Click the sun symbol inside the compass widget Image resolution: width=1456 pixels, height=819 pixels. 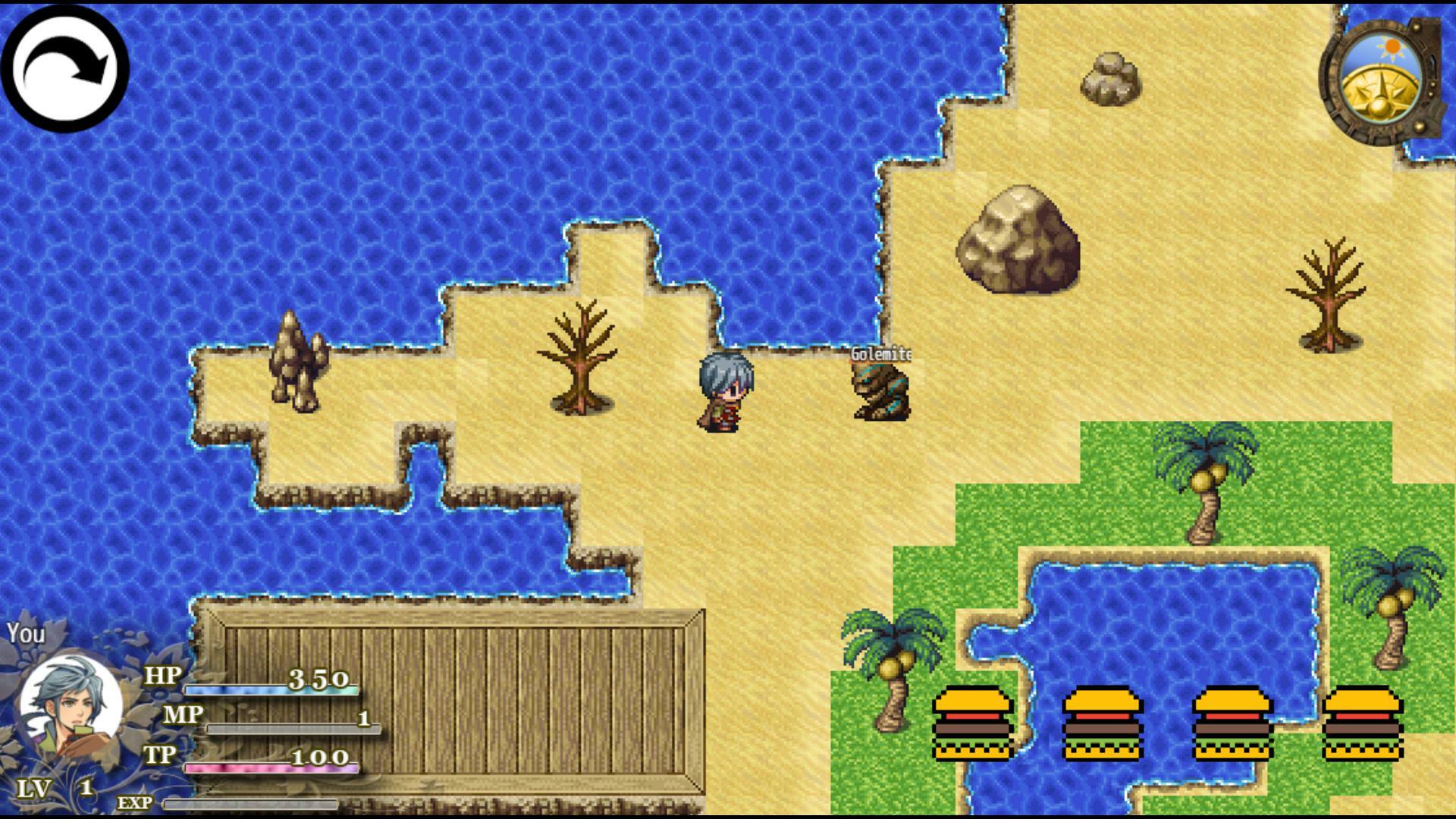1394,47
